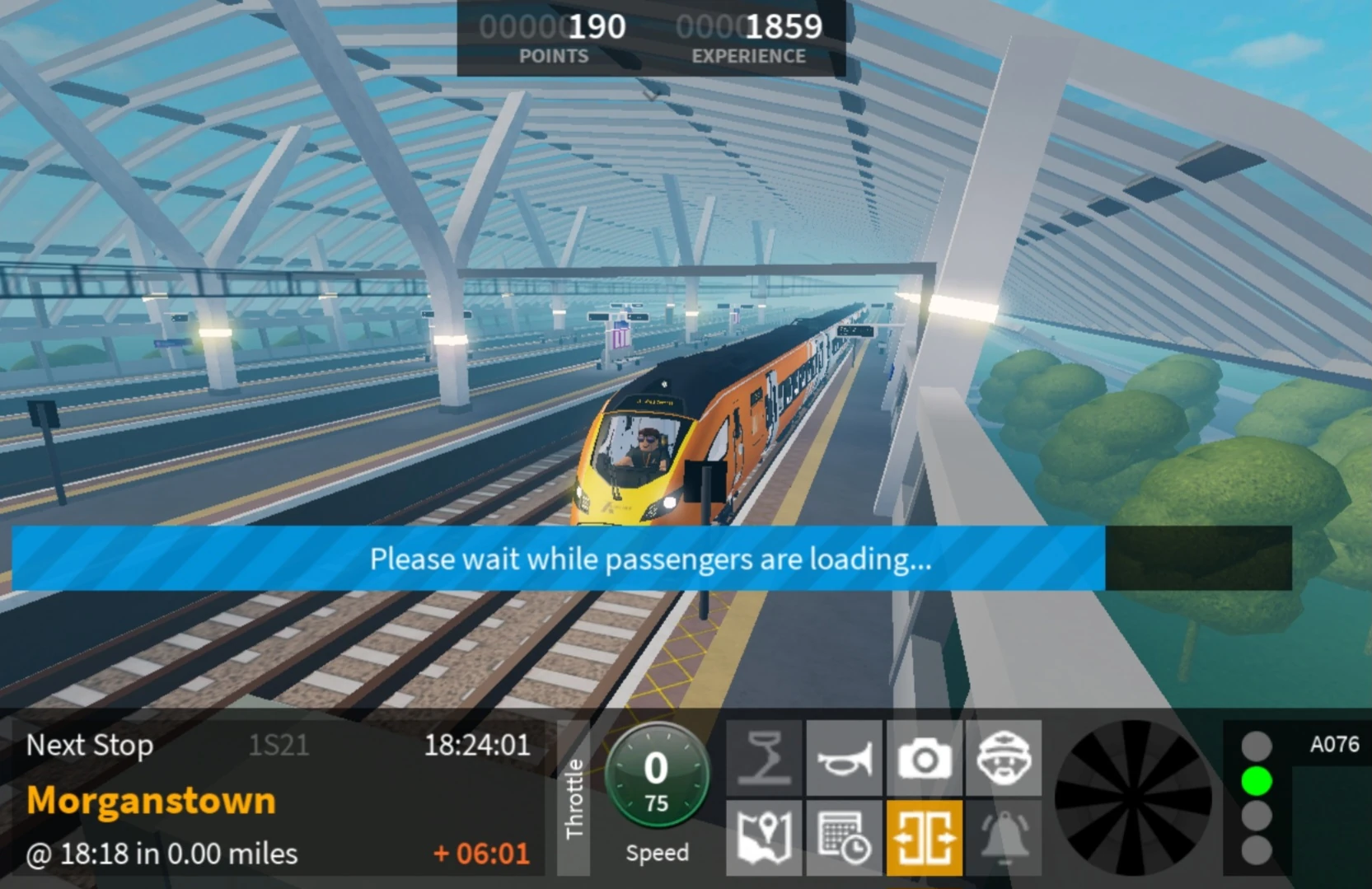Image resolution: width=1372 pixels, height=889 pixels.
Task: Open the route map
Action: coord(763,837)
